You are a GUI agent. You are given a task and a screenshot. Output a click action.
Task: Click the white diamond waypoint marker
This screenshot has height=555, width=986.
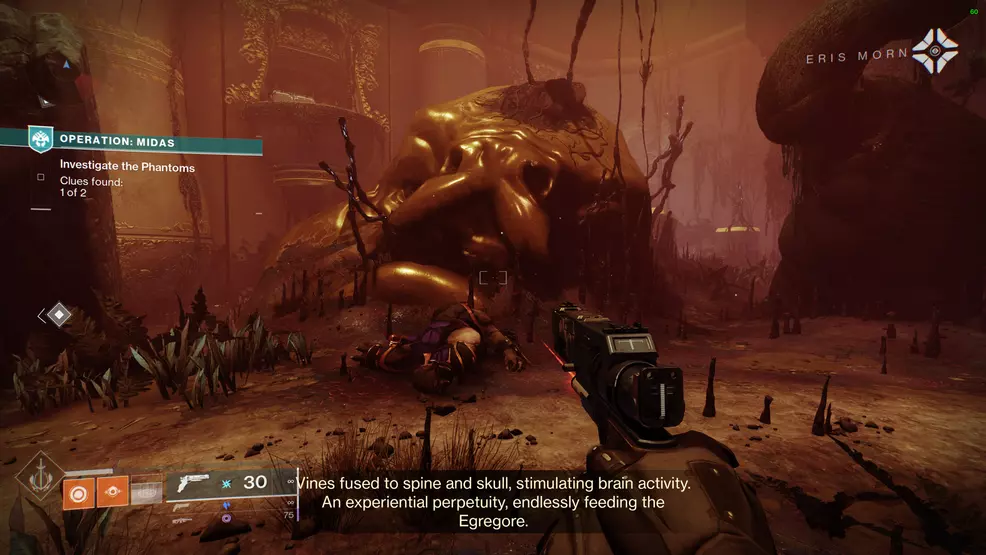pyautogui.click(x=59, y=315)
